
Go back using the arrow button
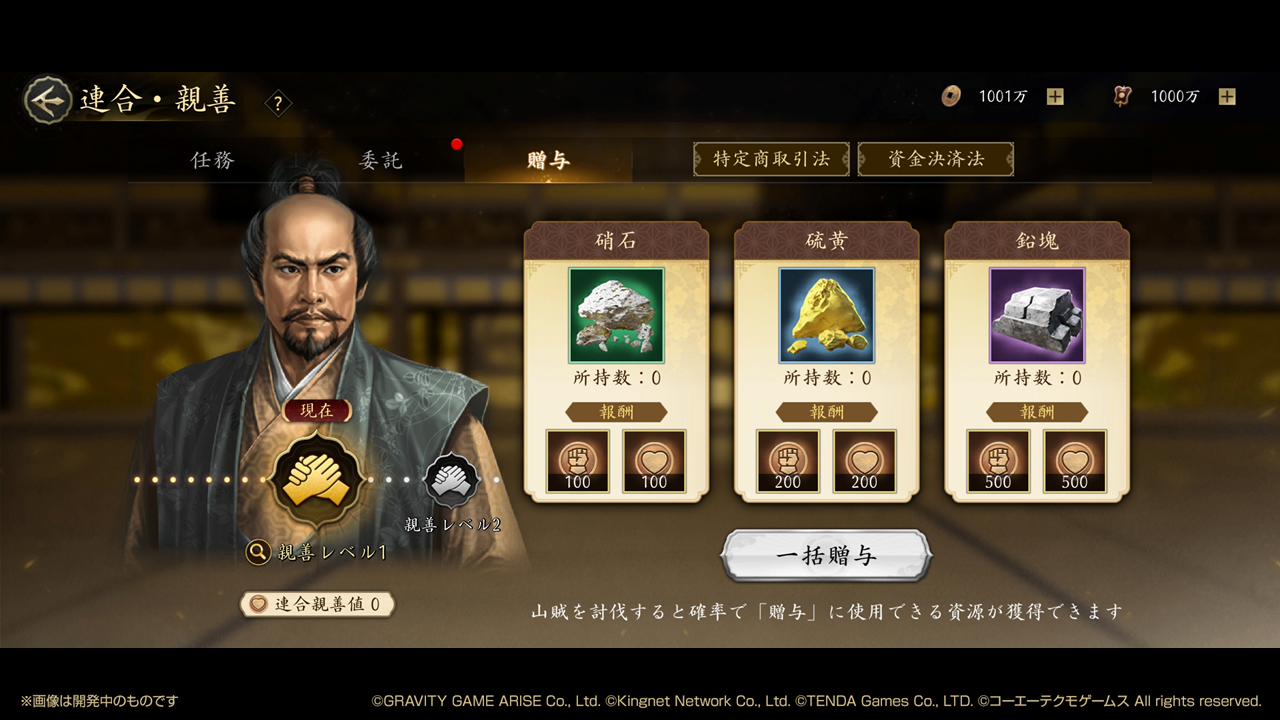click(x=47, y=99)
